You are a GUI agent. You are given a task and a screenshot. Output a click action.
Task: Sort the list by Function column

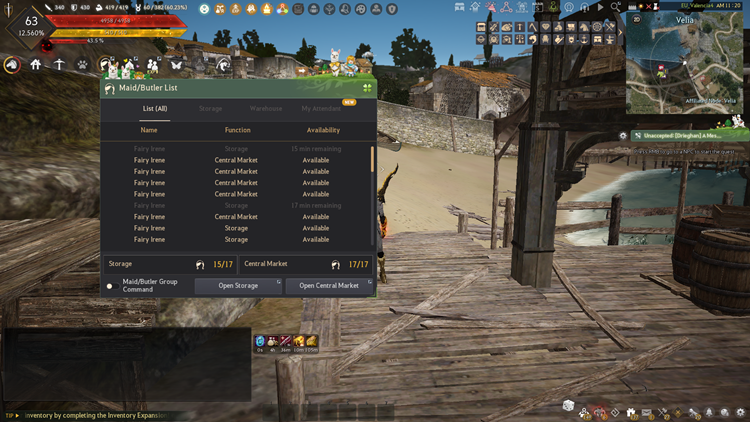coord(237,130)
